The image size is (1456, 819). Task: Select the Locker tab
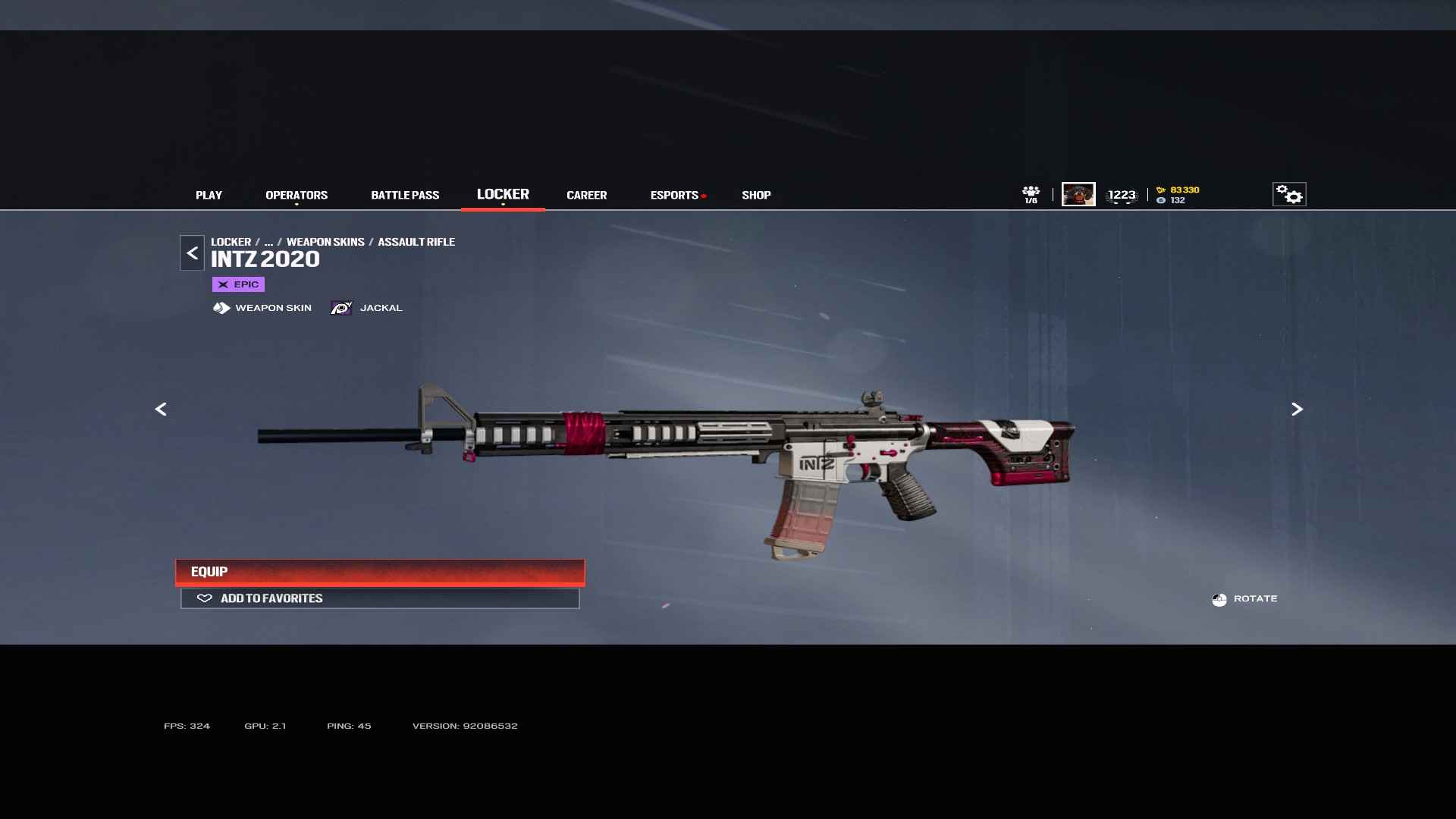click(503, 194)
